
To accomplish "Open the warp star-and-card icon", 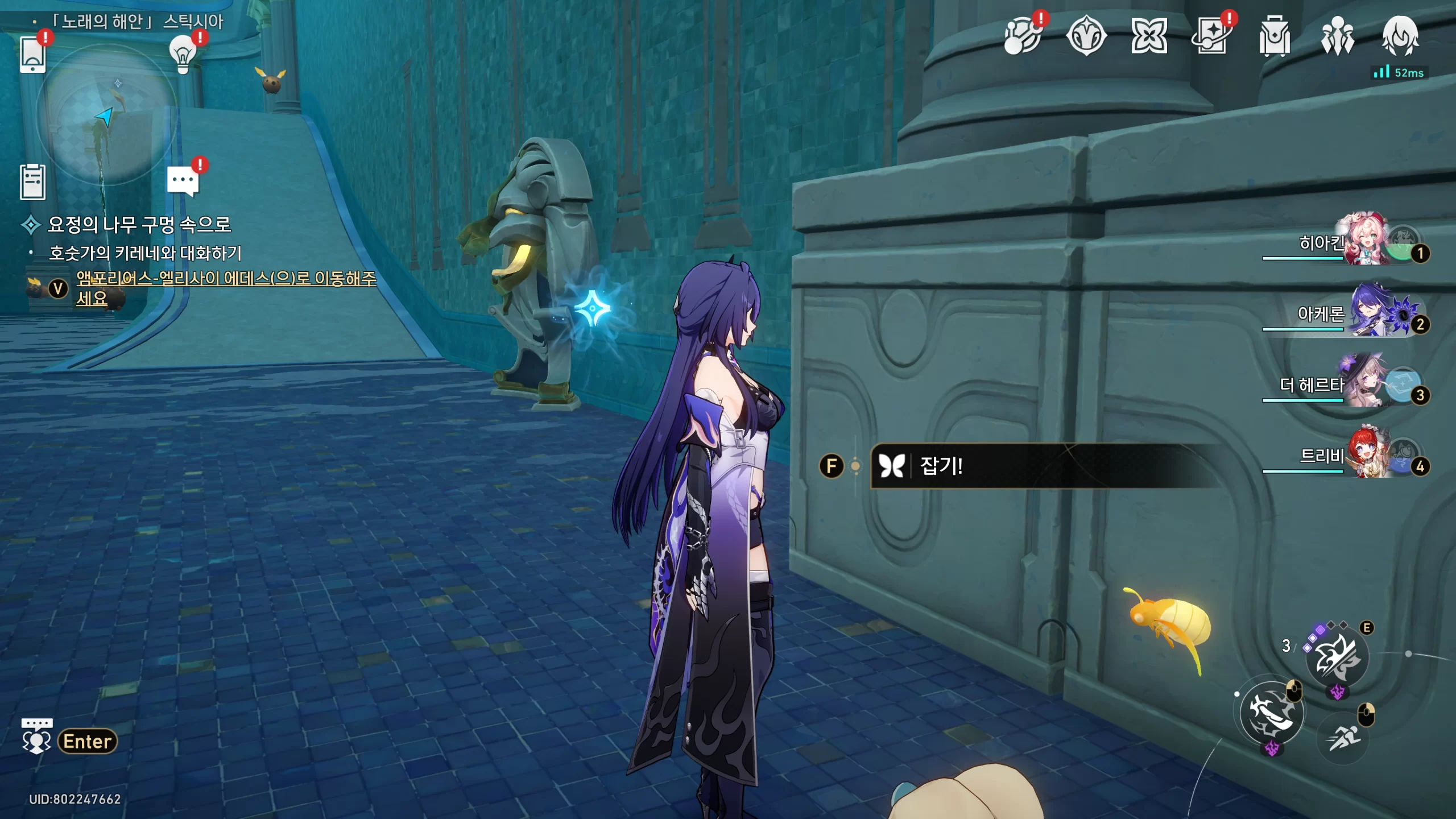I will coord(1211,36).
